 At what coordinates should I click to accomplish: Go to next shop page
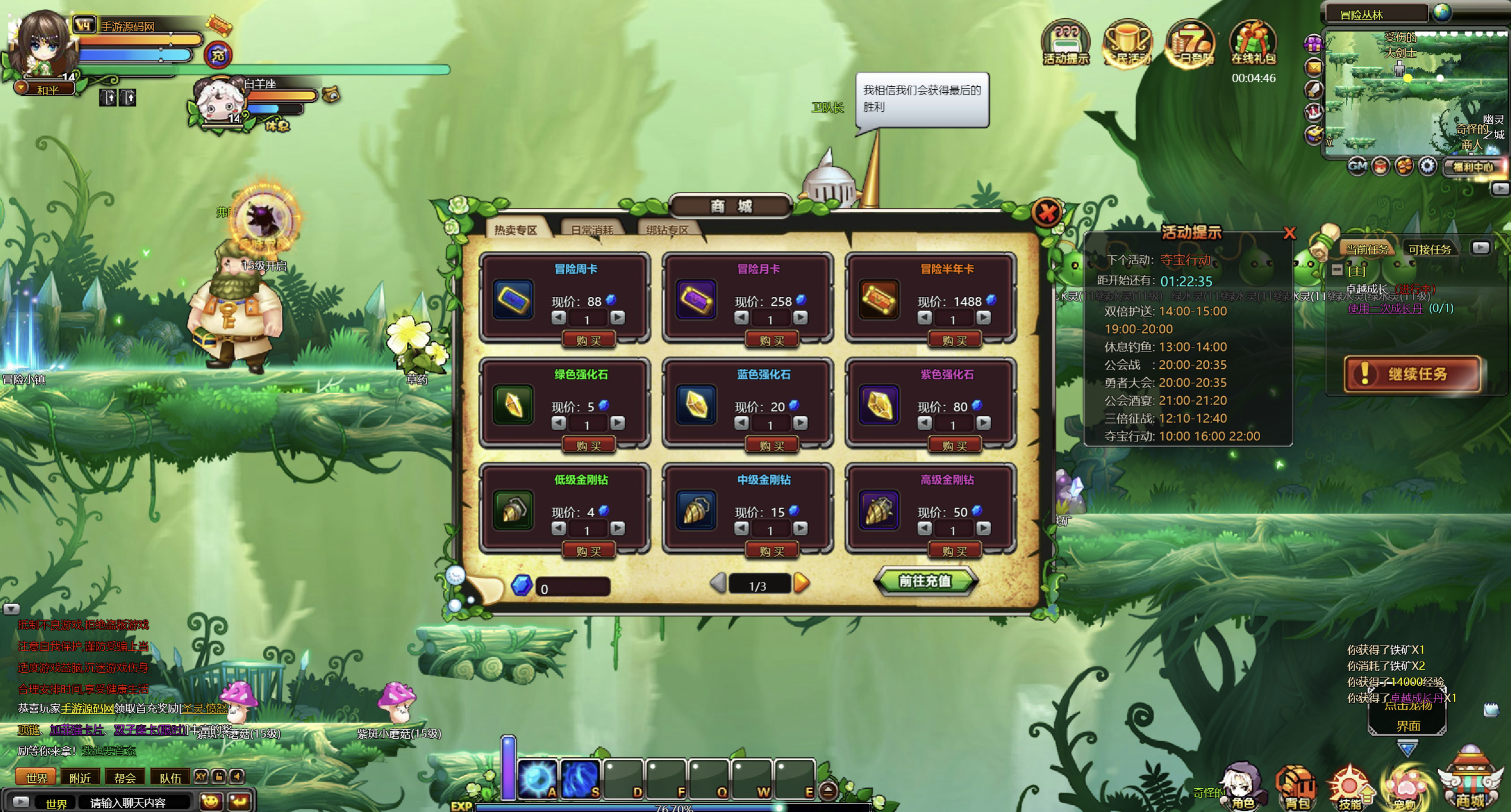(802, 583)
